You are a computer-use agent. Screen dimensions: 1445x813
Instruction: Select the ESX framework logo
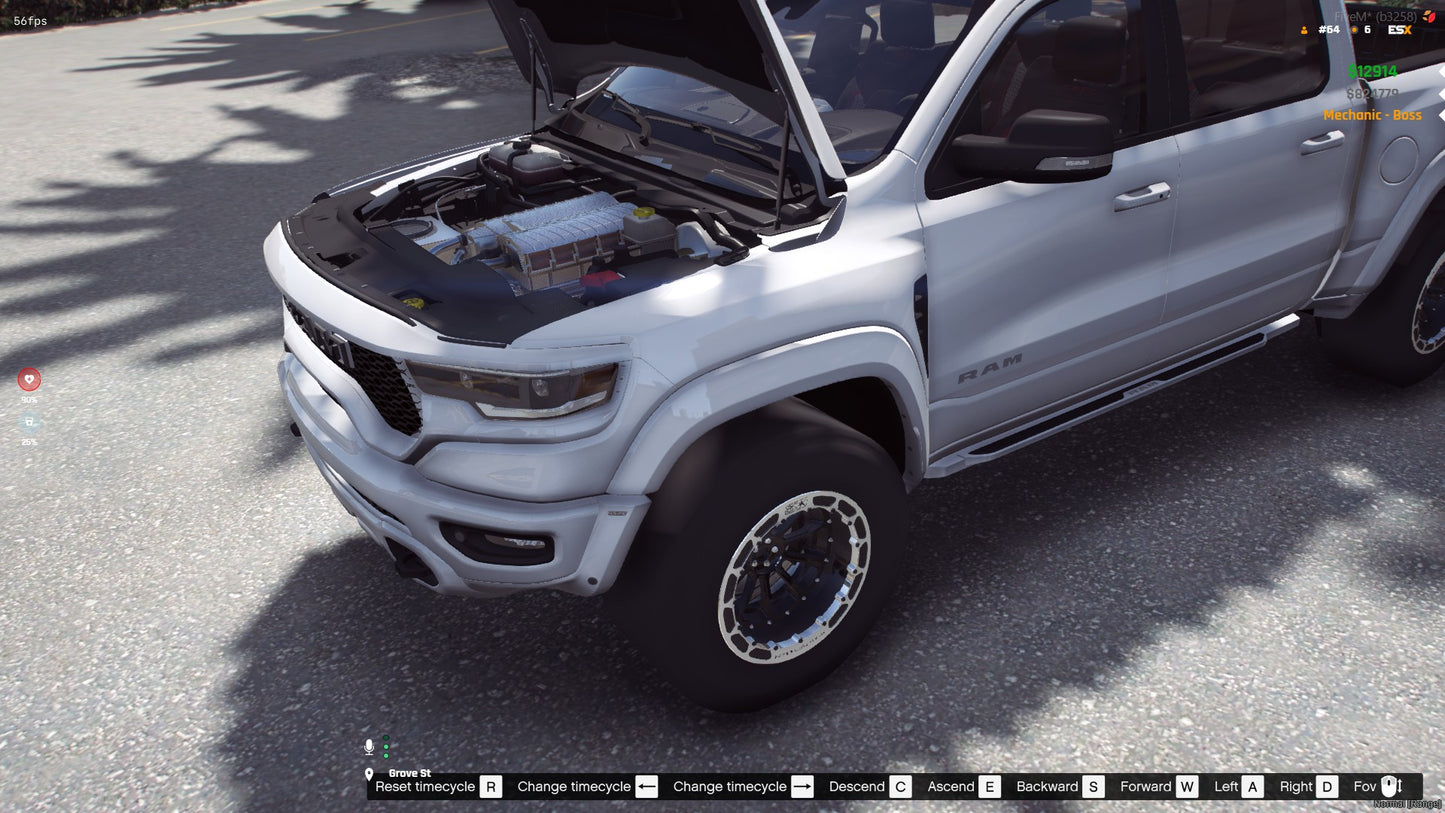(1399, 29)
